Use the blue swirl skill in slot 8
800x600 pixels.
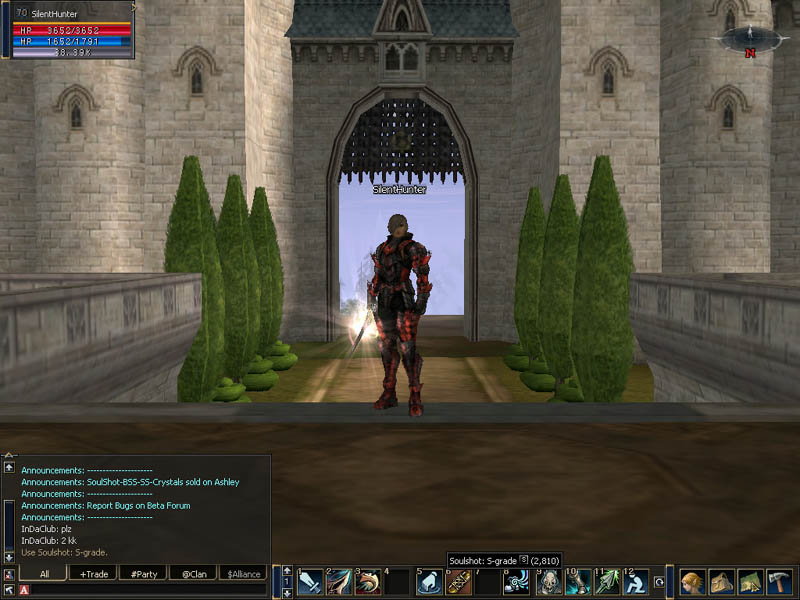click(x=517, y=582)
